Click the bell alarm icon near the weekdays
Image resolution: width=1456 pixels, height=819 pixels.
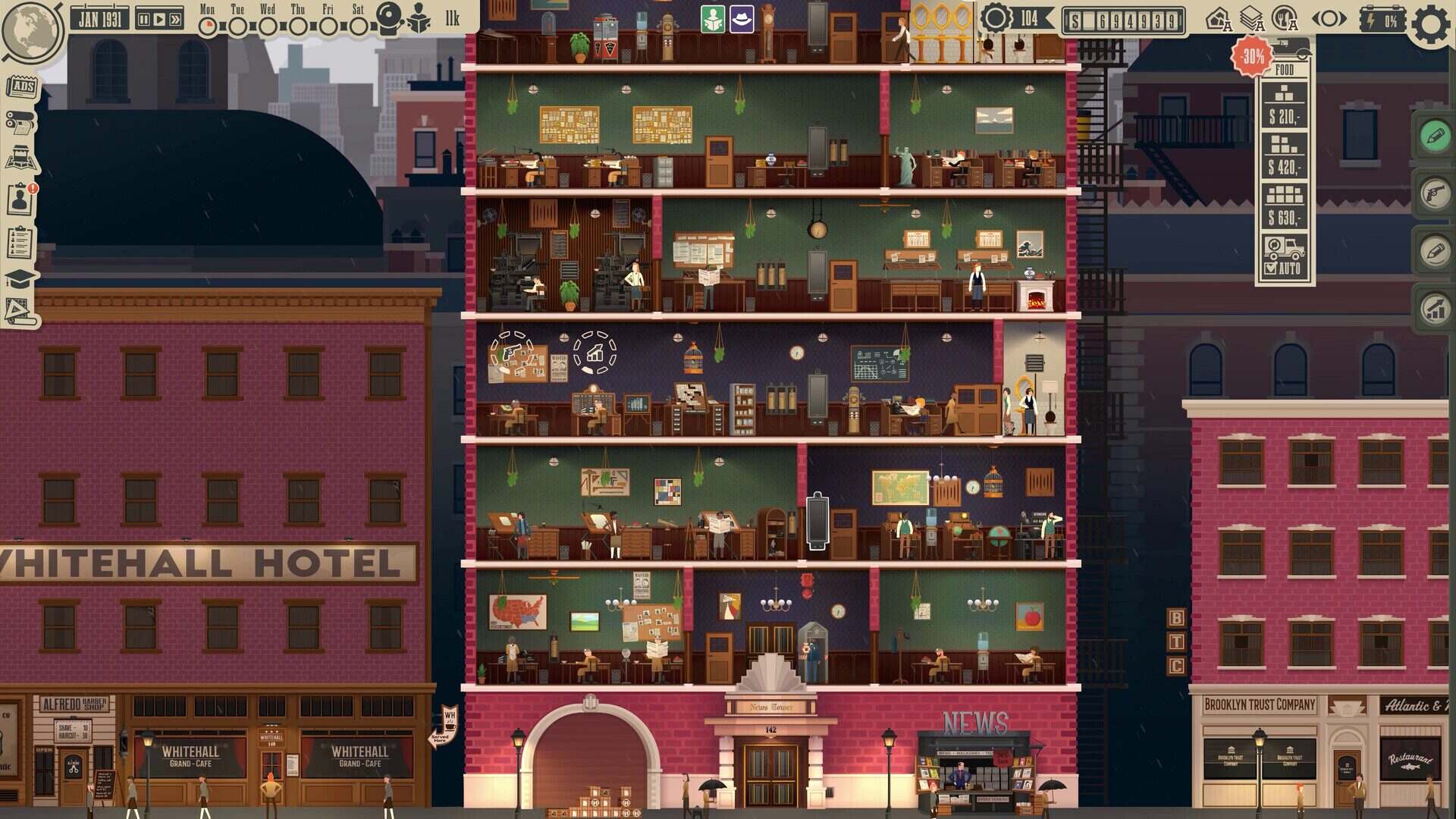(389, 19)
